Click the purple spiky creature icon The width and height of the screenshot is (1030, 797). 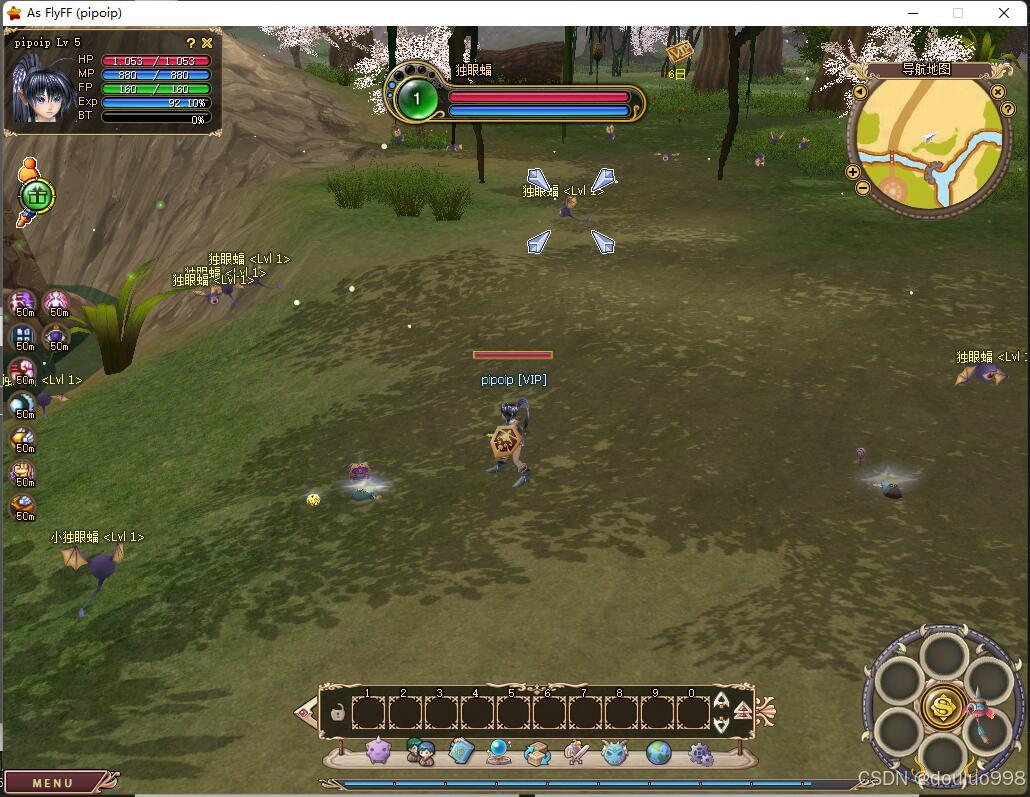tap(378, 751)
